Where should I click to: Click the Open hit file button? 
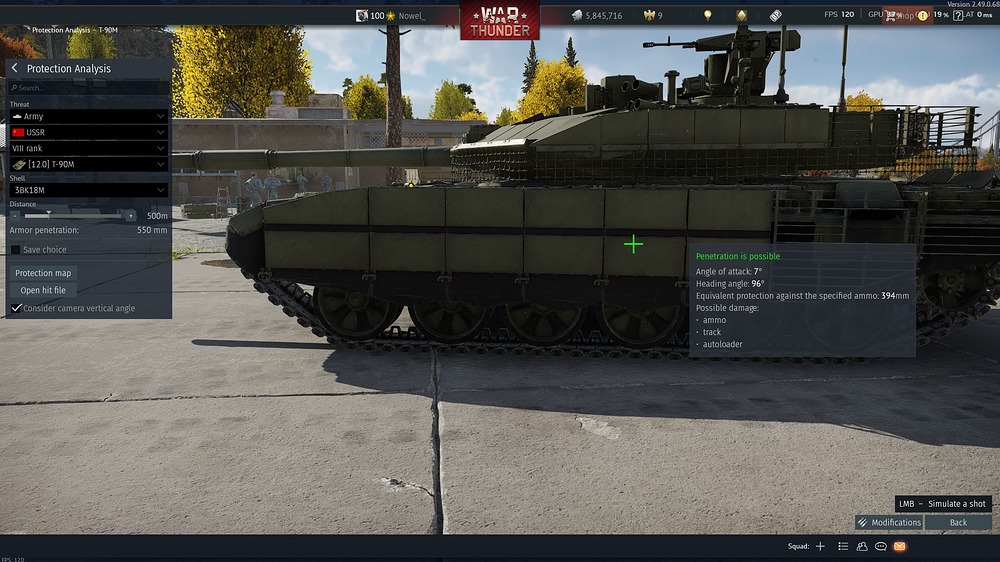coord(43,290)
